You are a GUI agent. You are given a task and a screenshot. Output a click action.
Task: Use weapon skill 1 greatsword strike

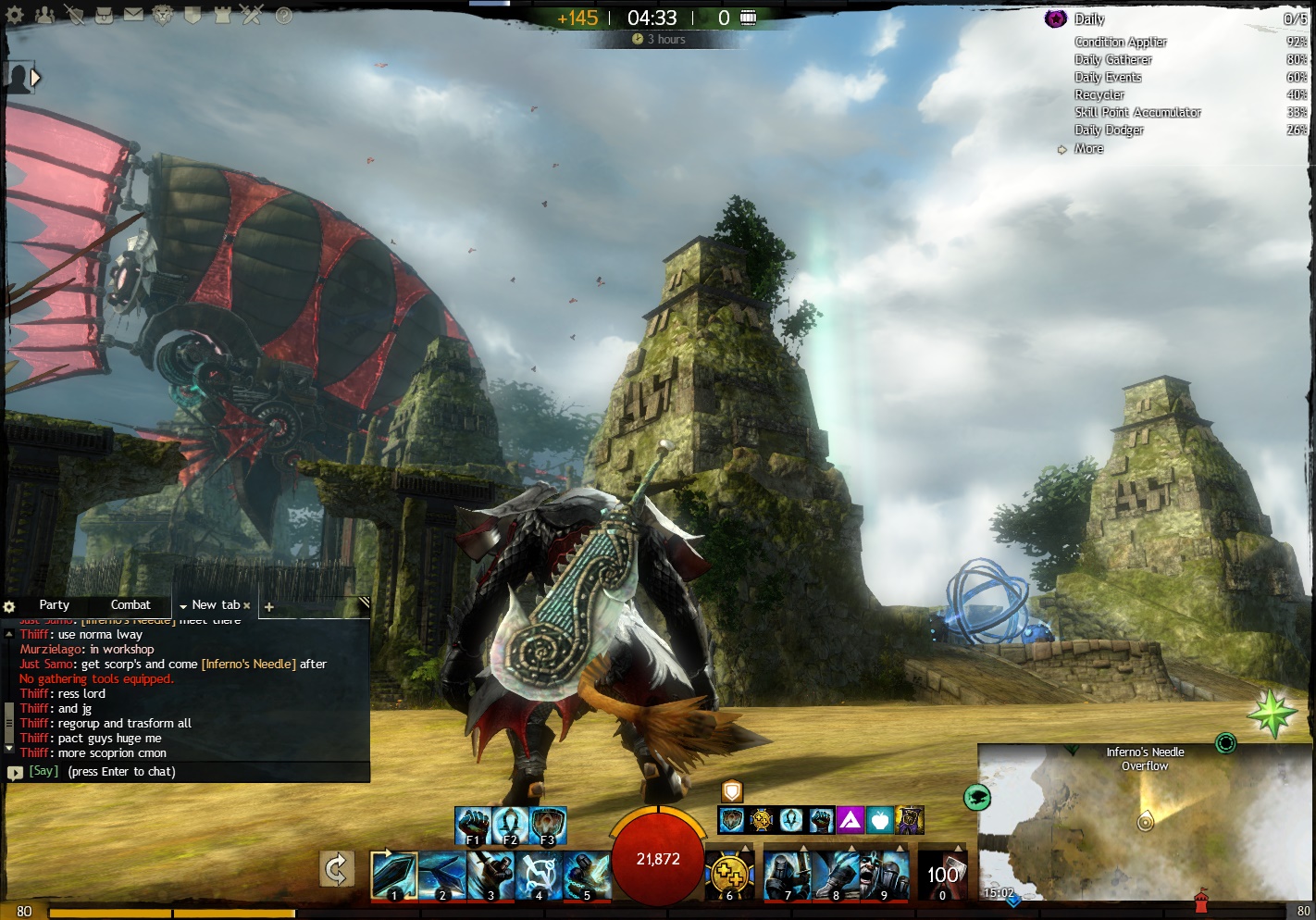click(393, 875)
